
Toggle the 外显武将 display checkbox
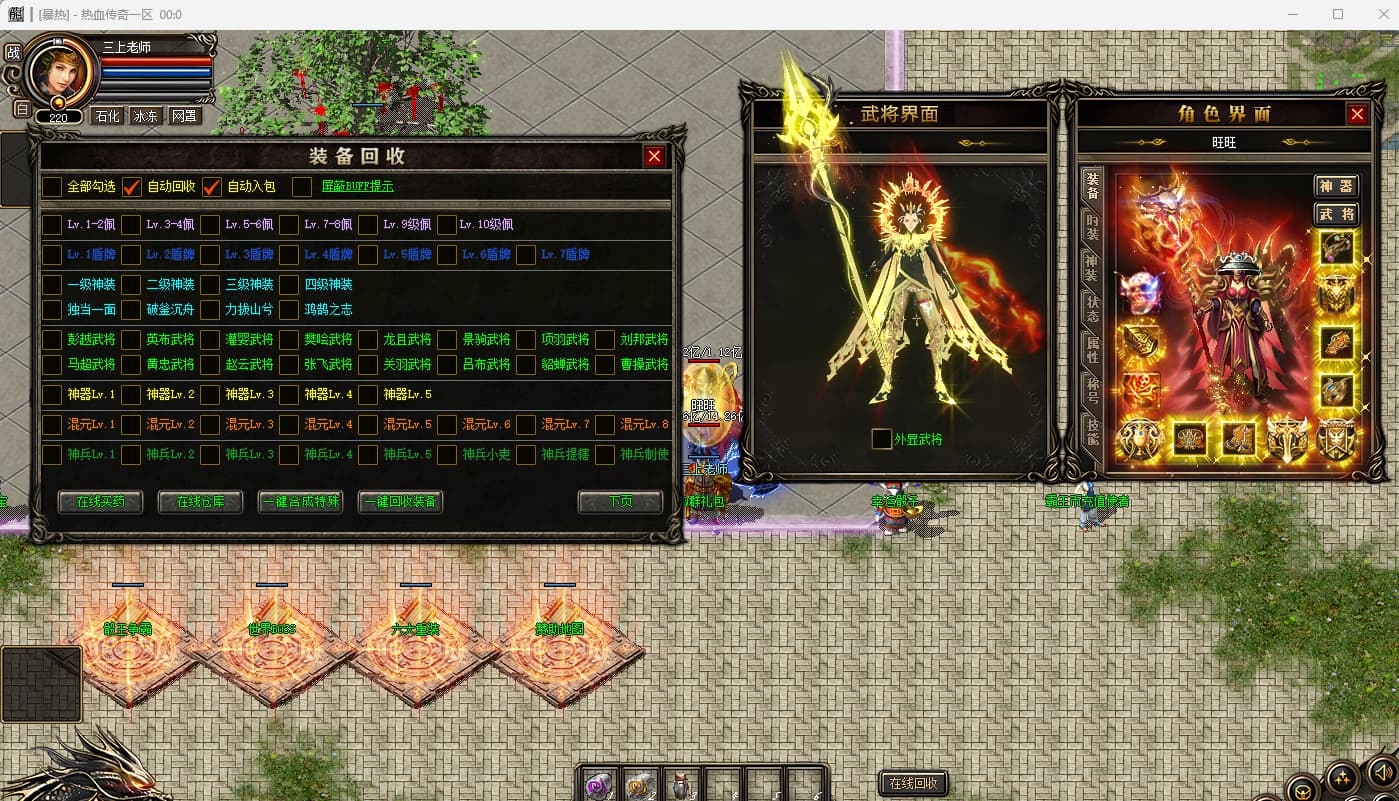point(881,439)
